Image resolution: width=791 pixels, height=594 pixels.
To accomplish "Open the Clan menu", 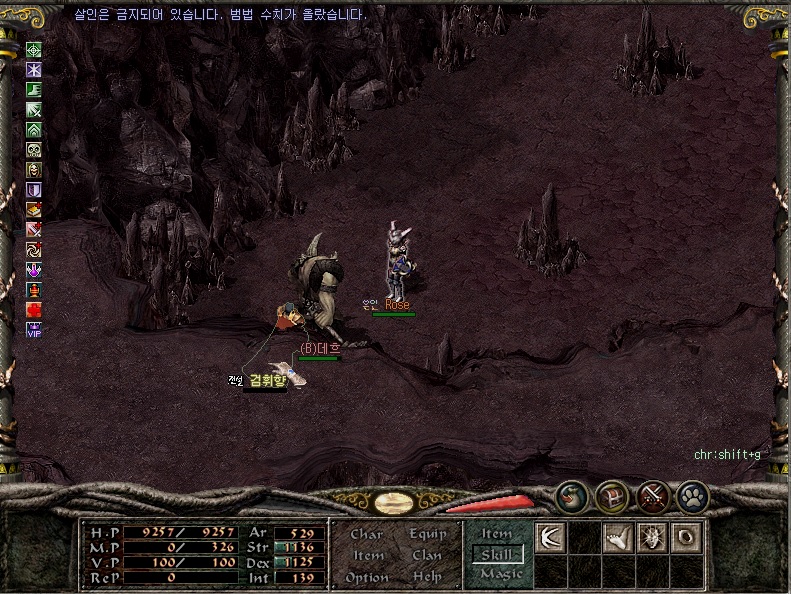I will [x=427, y=556].
